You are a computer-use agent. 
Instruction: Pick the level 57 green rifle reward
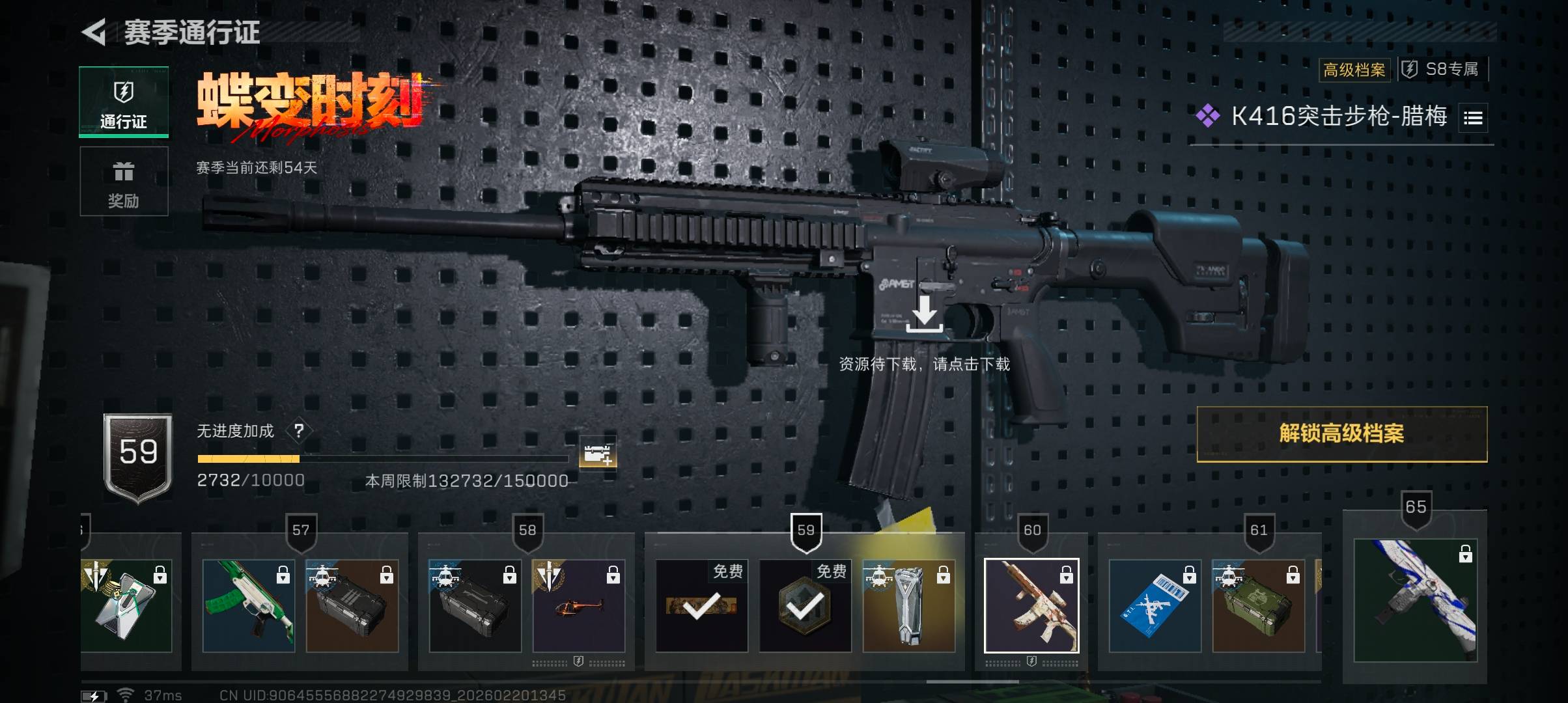point(249,605)
